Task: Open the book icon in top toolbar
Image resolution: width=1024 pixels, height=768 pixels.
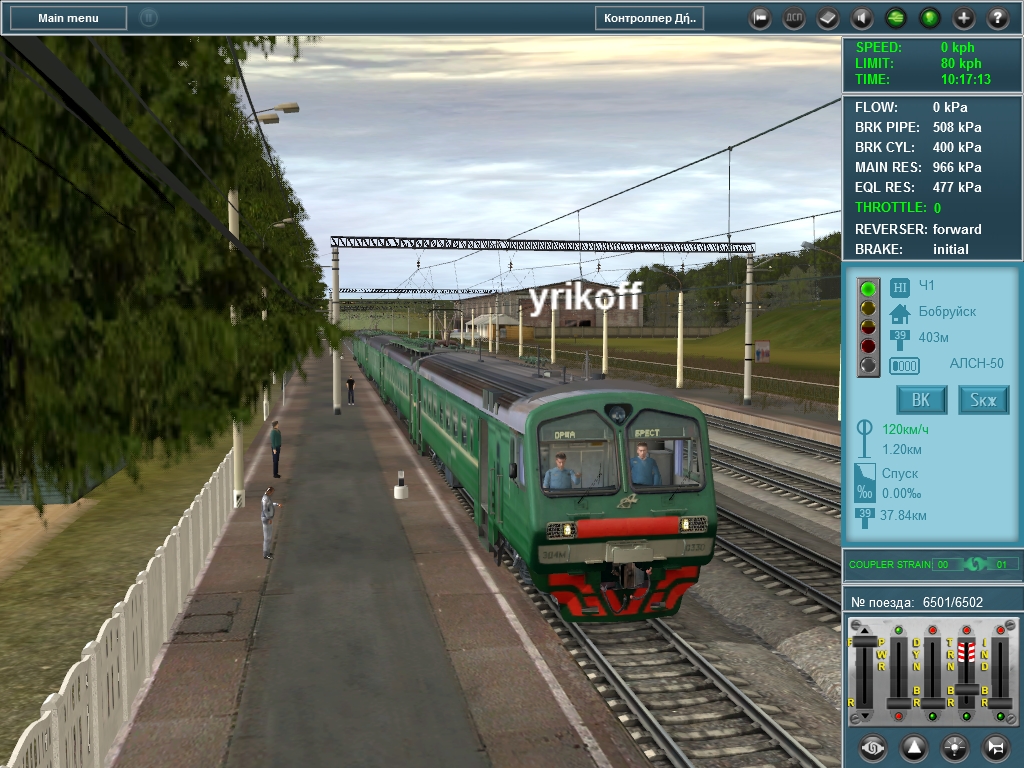Action: point(828,18)
